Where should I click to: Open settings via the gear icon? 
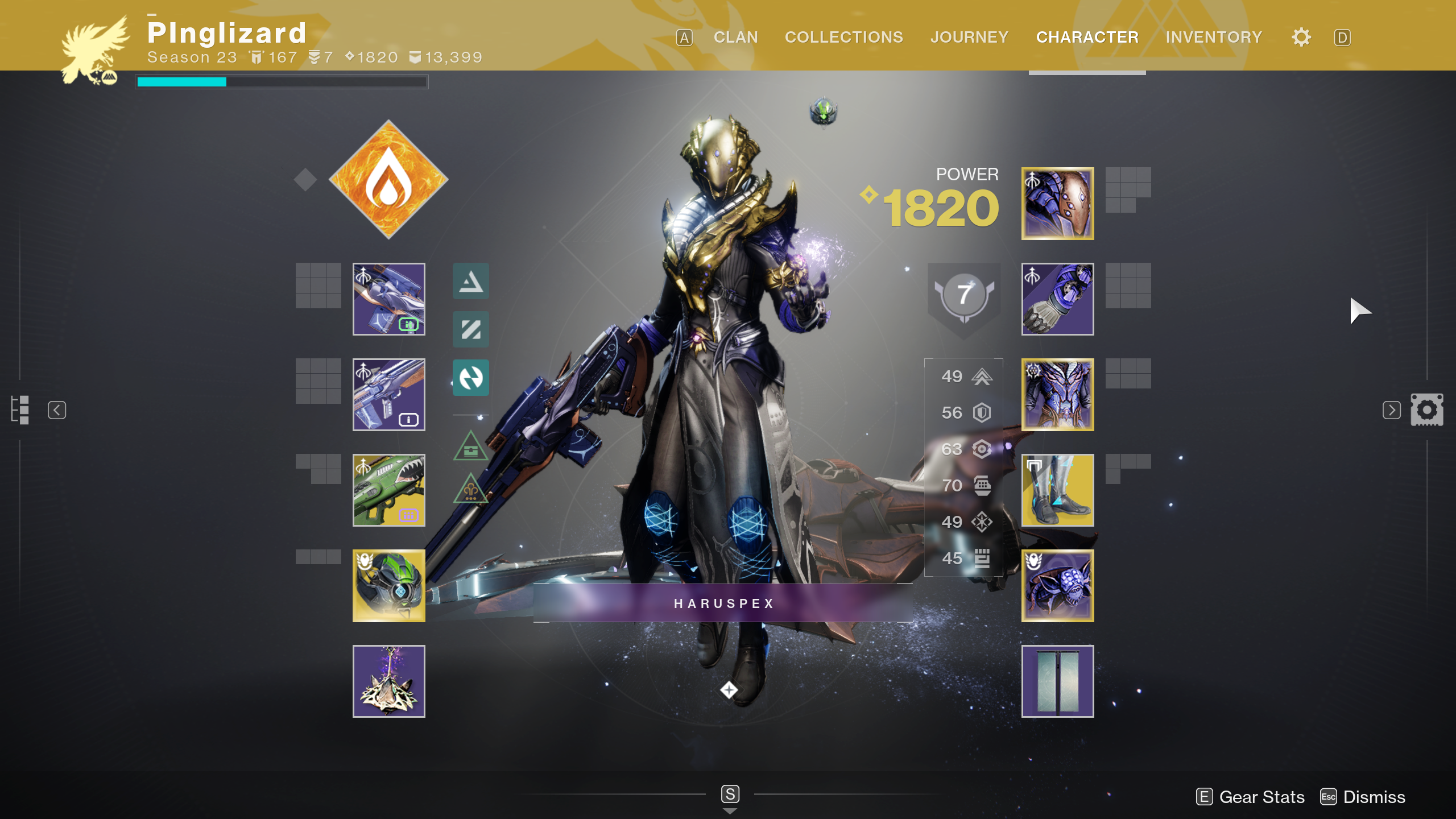[1301, 38]
